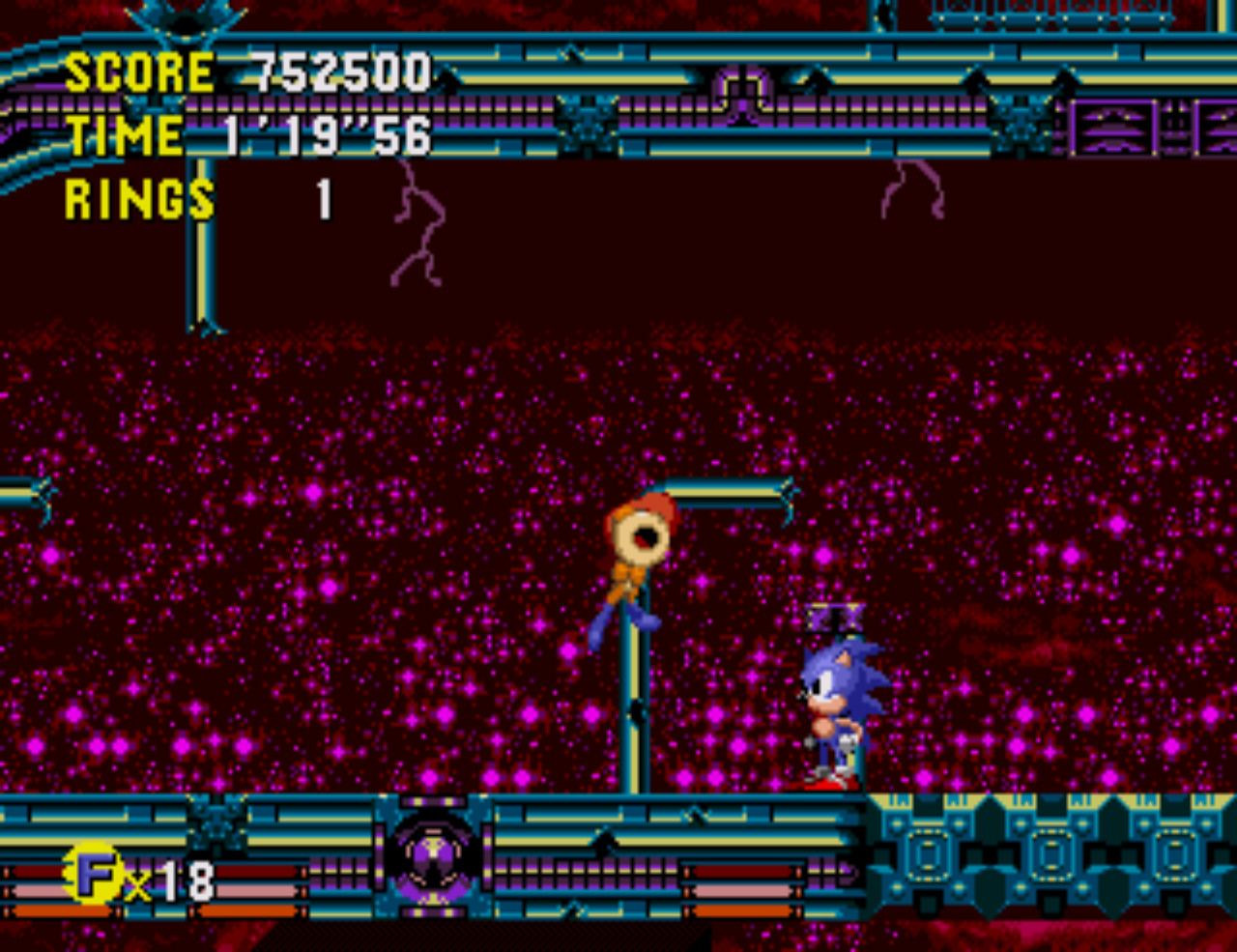Viewport: 1237px width, 952px height.
Task: Select the spinning gear emblem on the lower platform
Action: [x=434, y=861]
